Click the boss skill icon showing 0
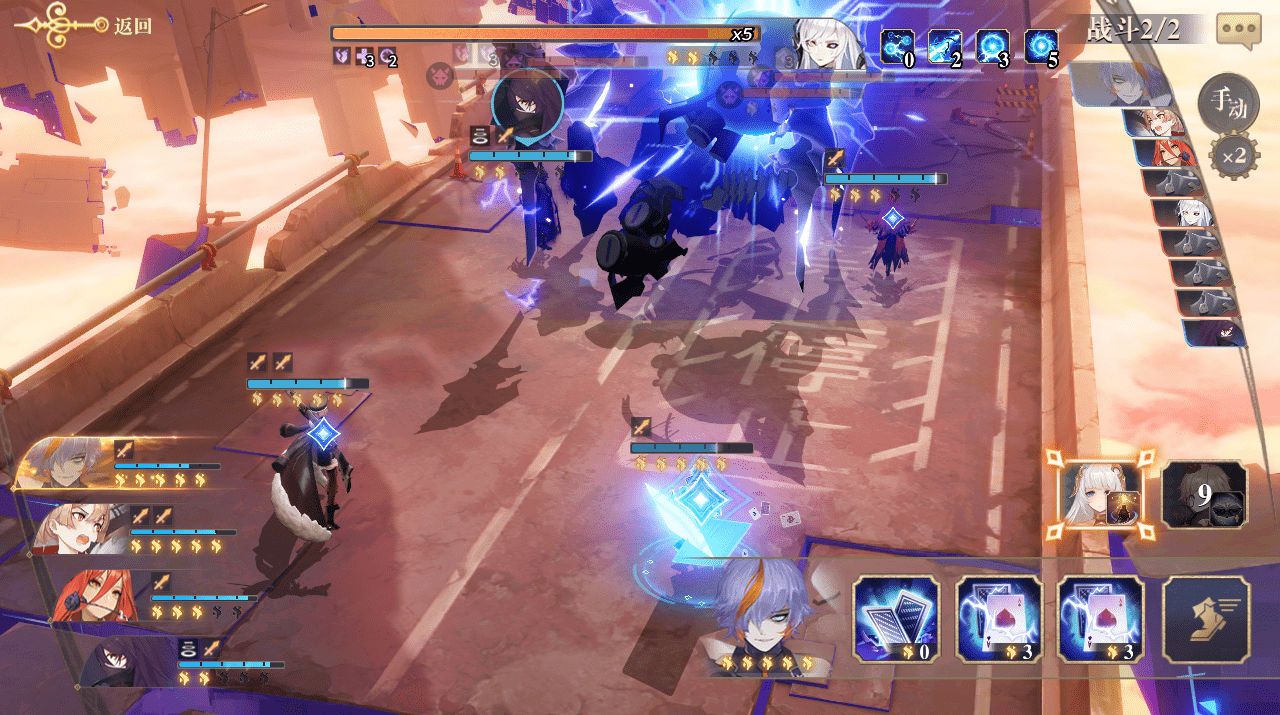This screenshot has width=1280, height=715. [897, 47]
